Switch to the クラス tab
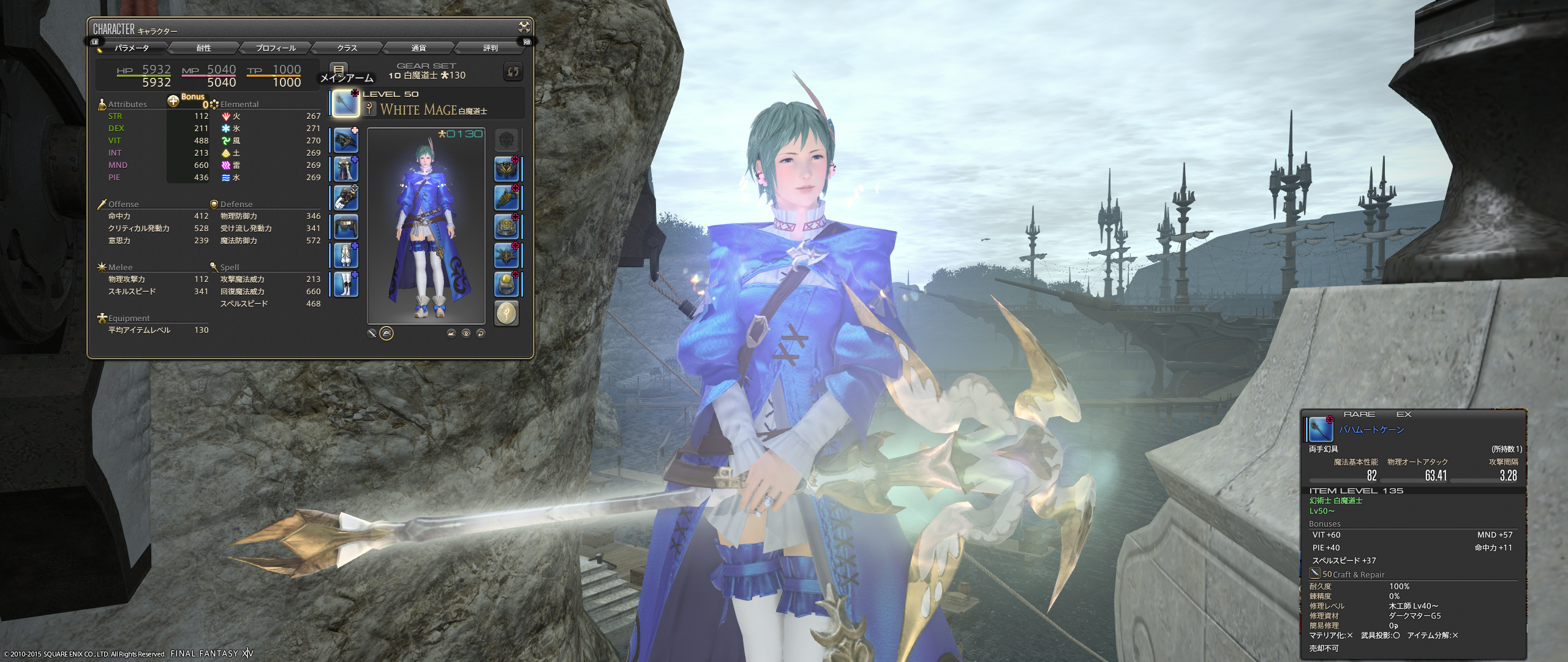This screenshot has width=1568, height=662. coord(347,48)
